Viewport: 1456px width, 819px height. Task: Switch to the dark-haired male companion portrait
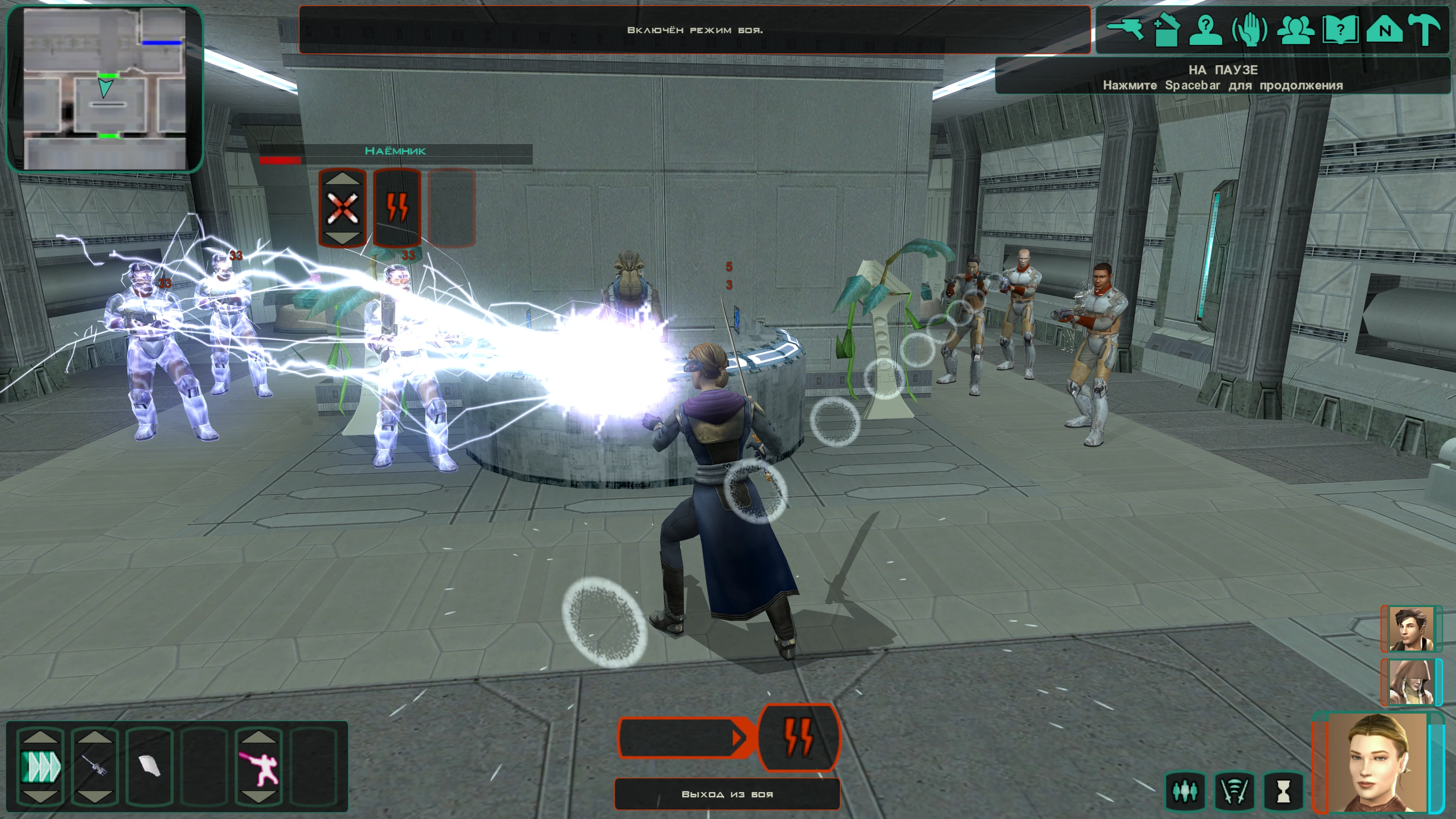(1411, 629)
